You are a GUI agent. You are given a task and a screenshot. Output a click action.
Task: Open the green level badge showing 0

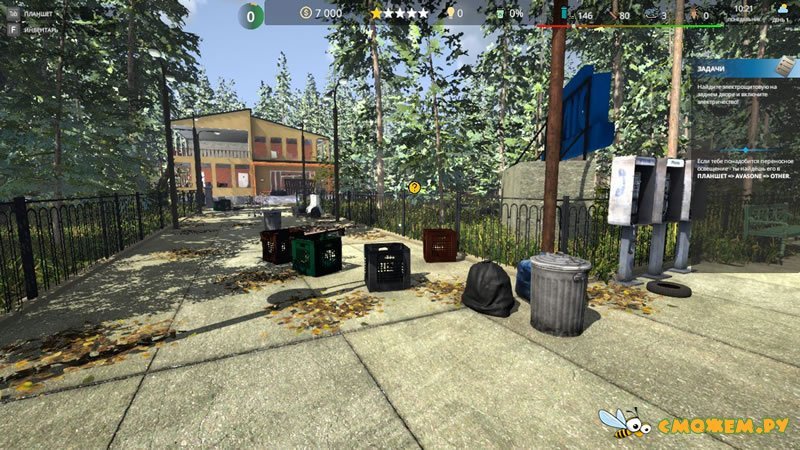251,15
